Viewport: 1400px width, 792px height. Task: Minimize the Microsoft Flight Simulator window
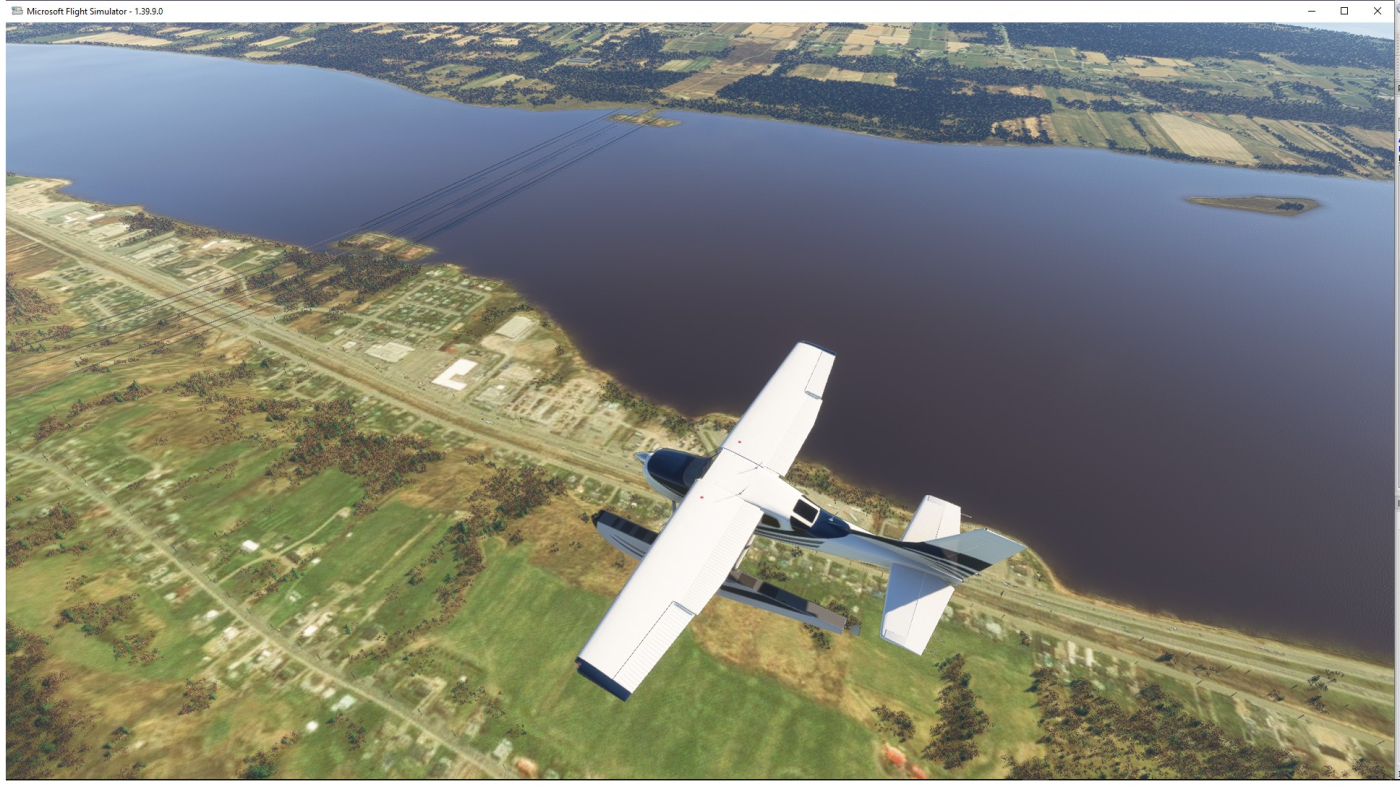pos(1312,11)
